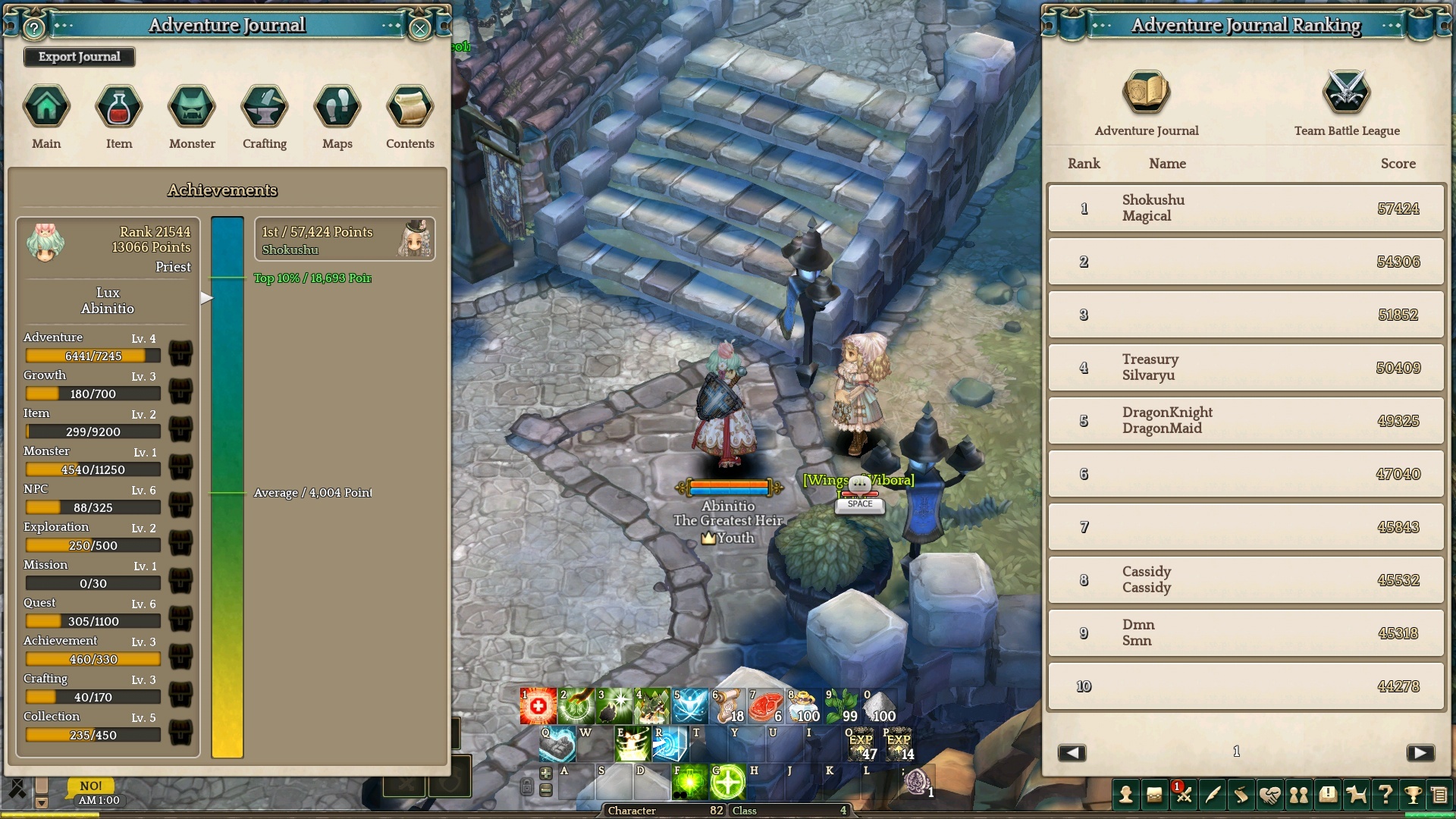Show the Maps journal tab
This screenshot has height=819, width=1456.
point(337,107)
